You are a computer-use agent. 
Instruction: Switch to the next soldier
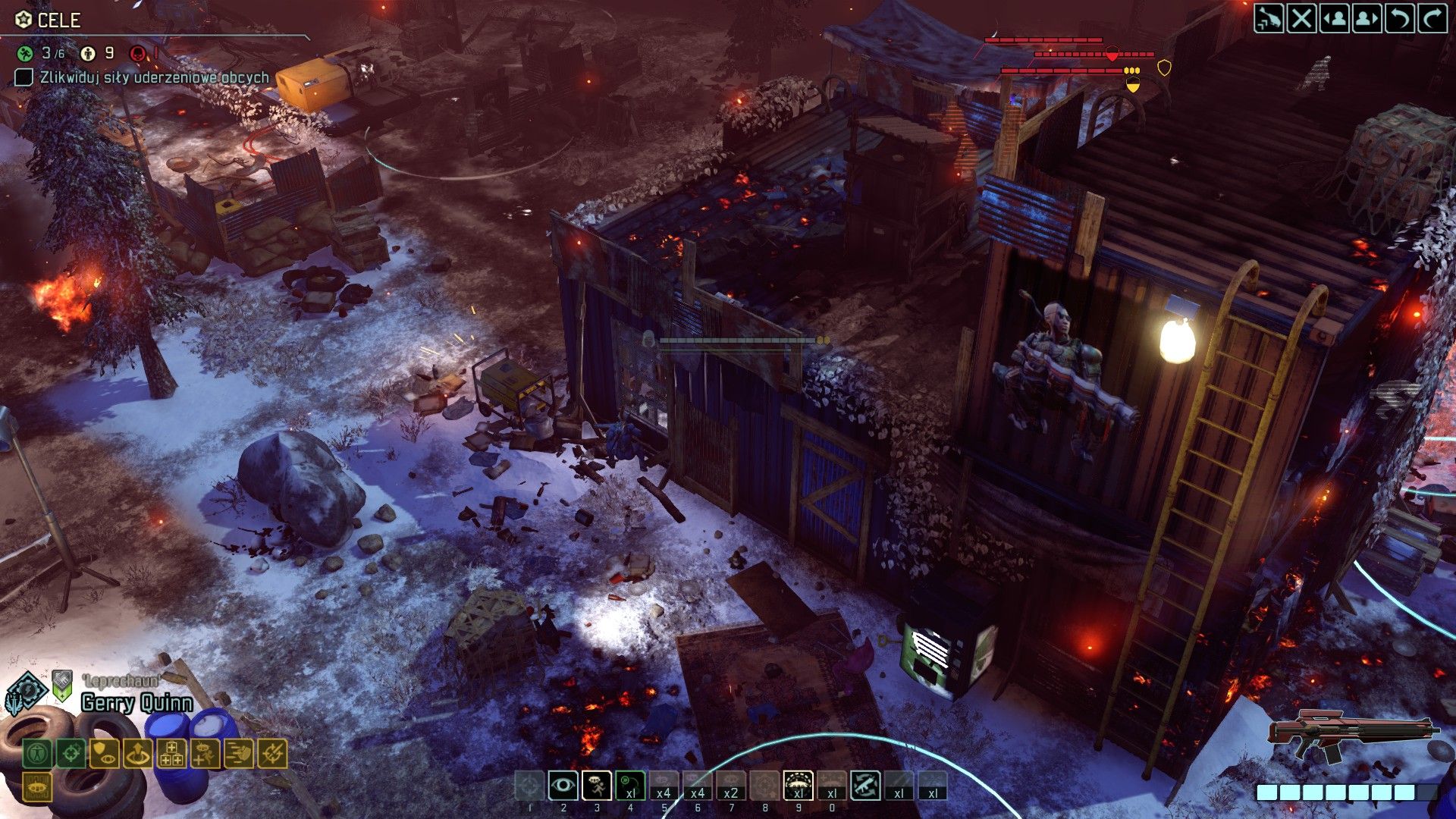click(1367, 18)
